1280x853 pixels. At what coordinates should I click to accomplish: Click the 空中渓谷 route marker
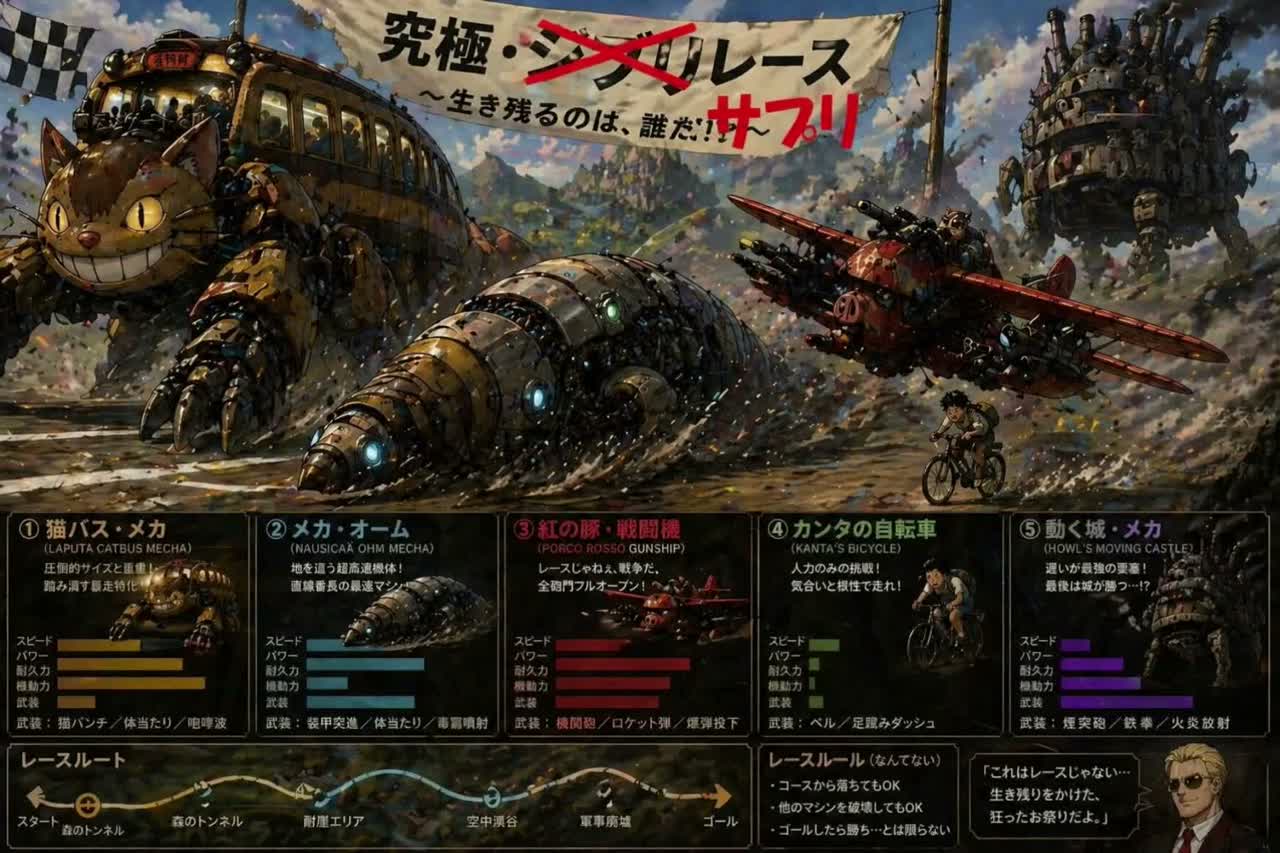pyautogui.click(x=492, y=797)
